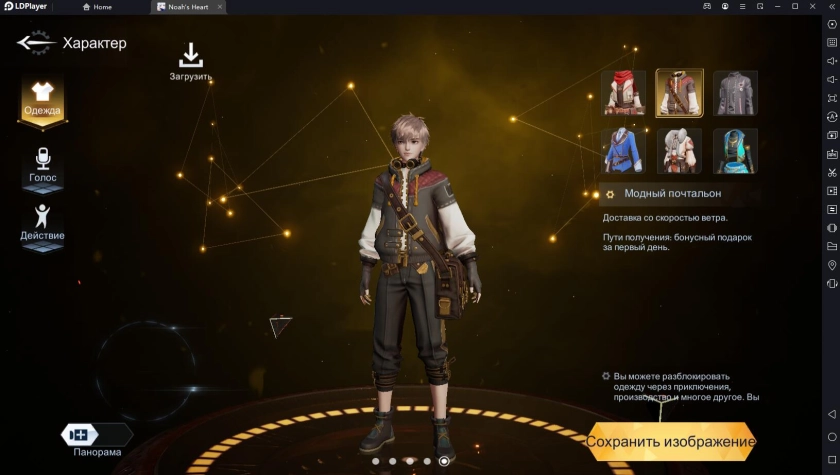This screenshot has height=475, width=840.
Task: Switch to the Одежда clothing tab
Action: click(x=42, y=98)
